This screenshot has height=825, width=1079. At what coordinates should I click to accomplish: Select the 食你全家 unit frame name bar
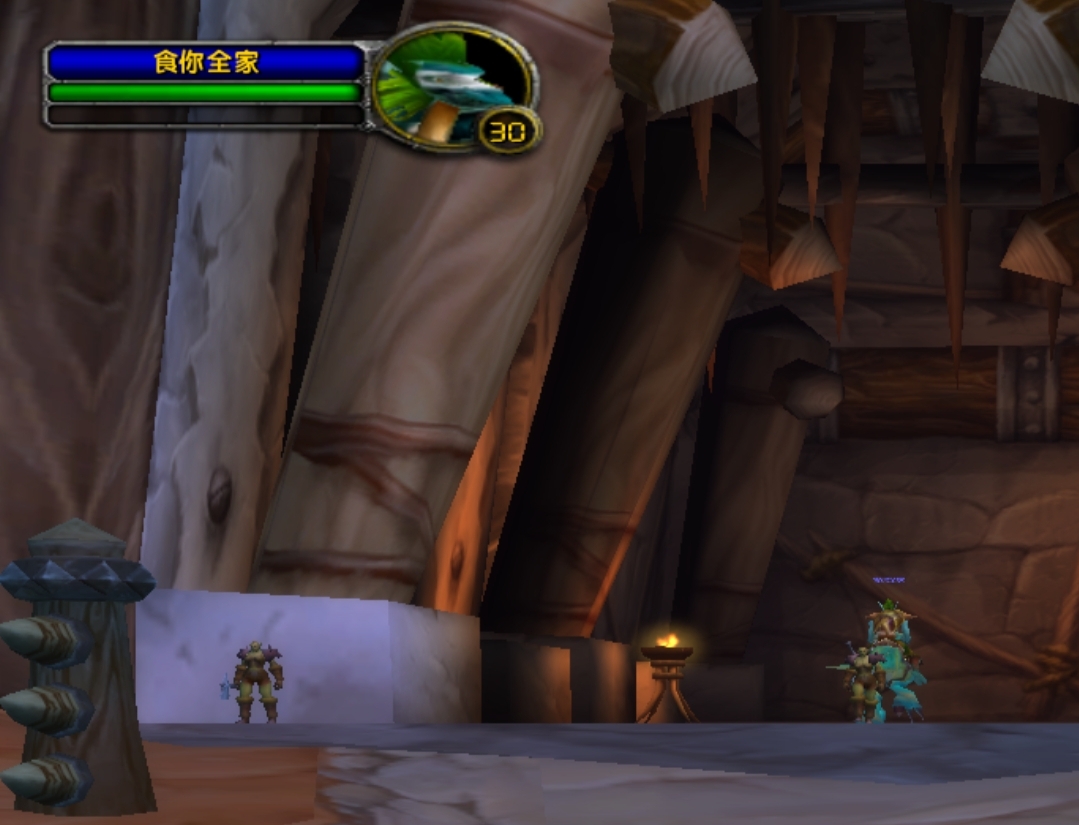(206, 63)
